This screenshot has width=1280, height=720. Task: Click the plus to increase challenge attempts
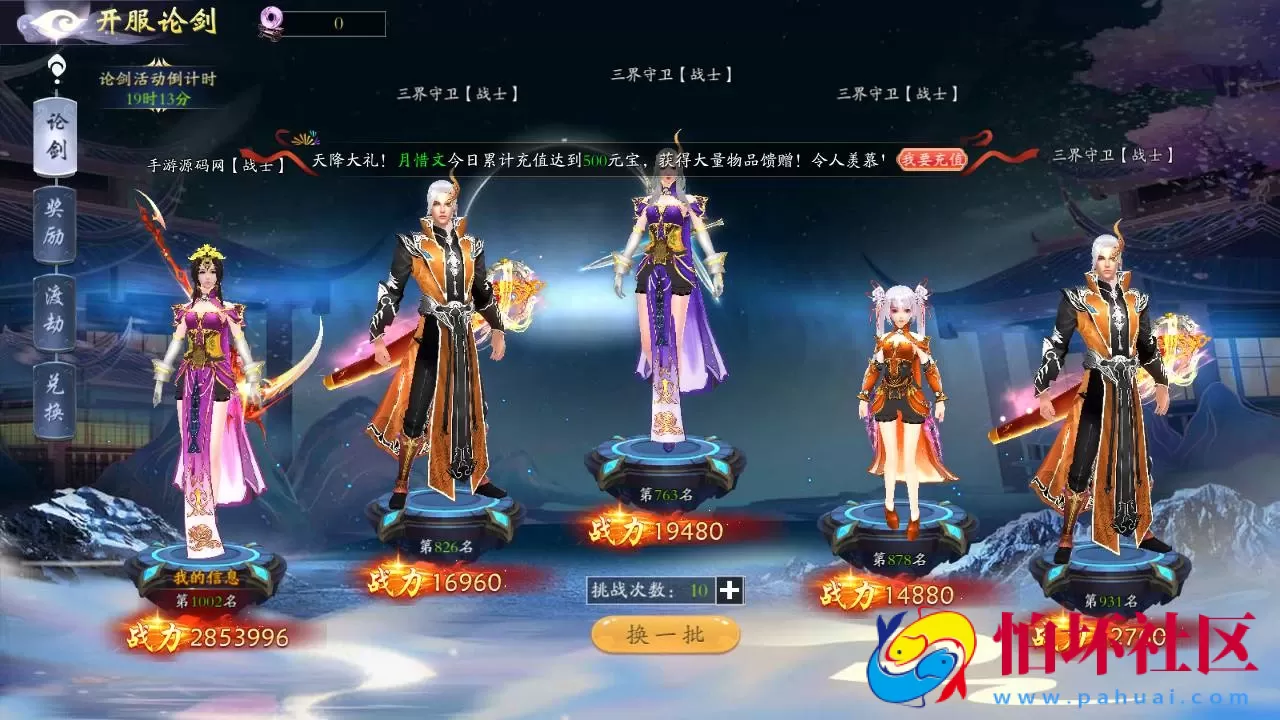pyautogui.click(x=731, y=591)
